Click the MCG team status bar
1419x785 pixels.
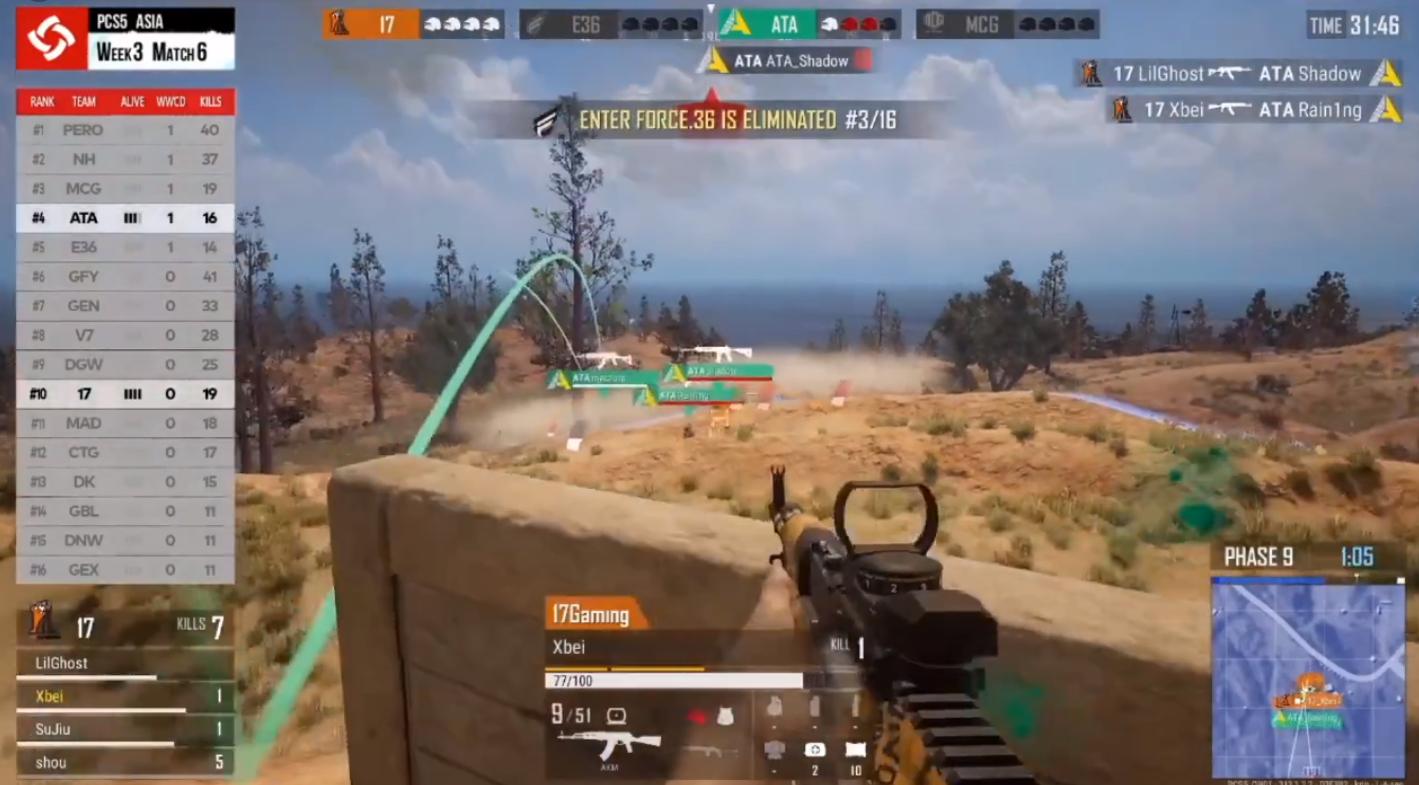point(1007,24)
